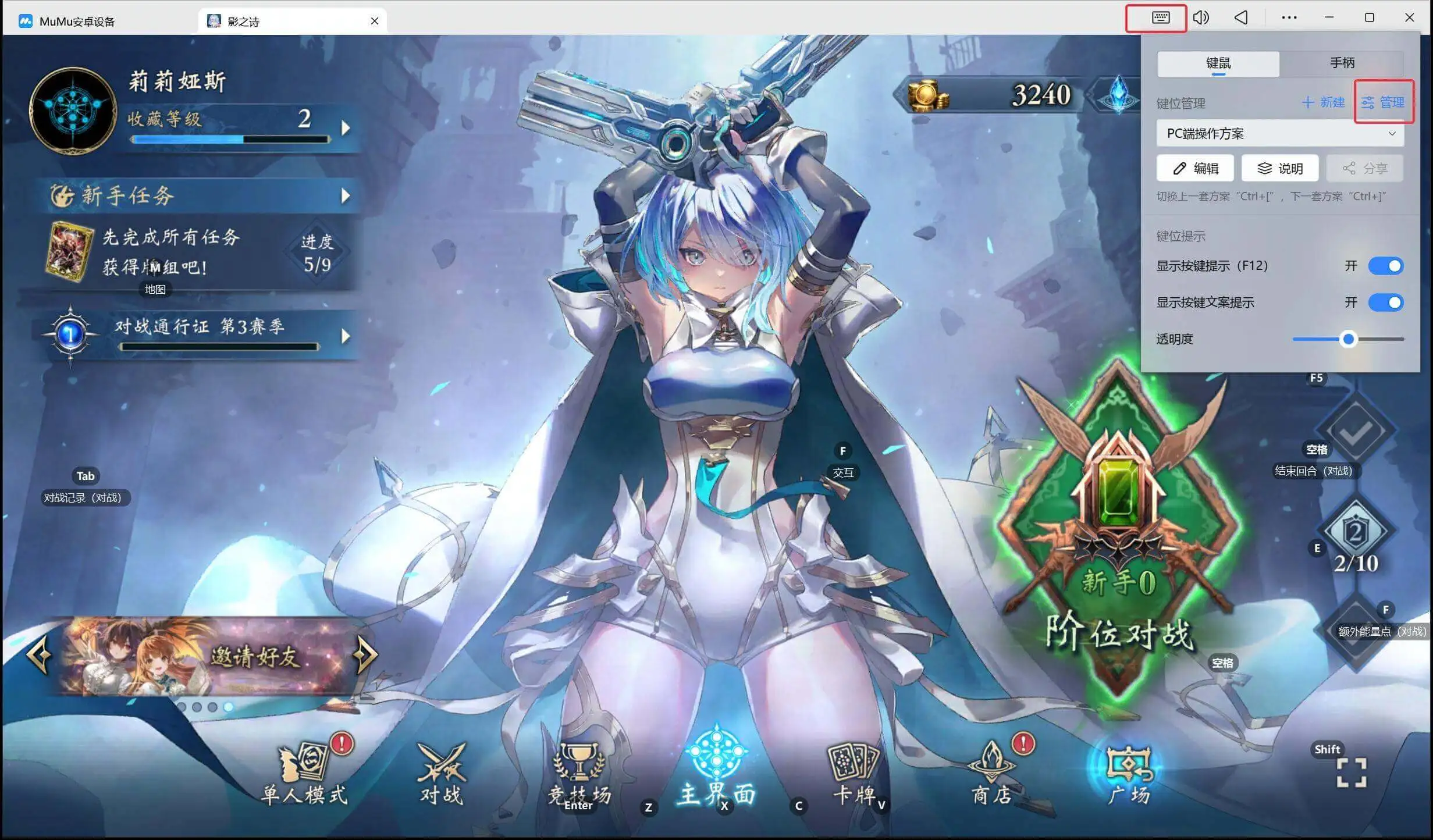
Task: Toggle 显示按键提示 (F12) switch
Action: pyautogui.click(x=1385, y=266)
